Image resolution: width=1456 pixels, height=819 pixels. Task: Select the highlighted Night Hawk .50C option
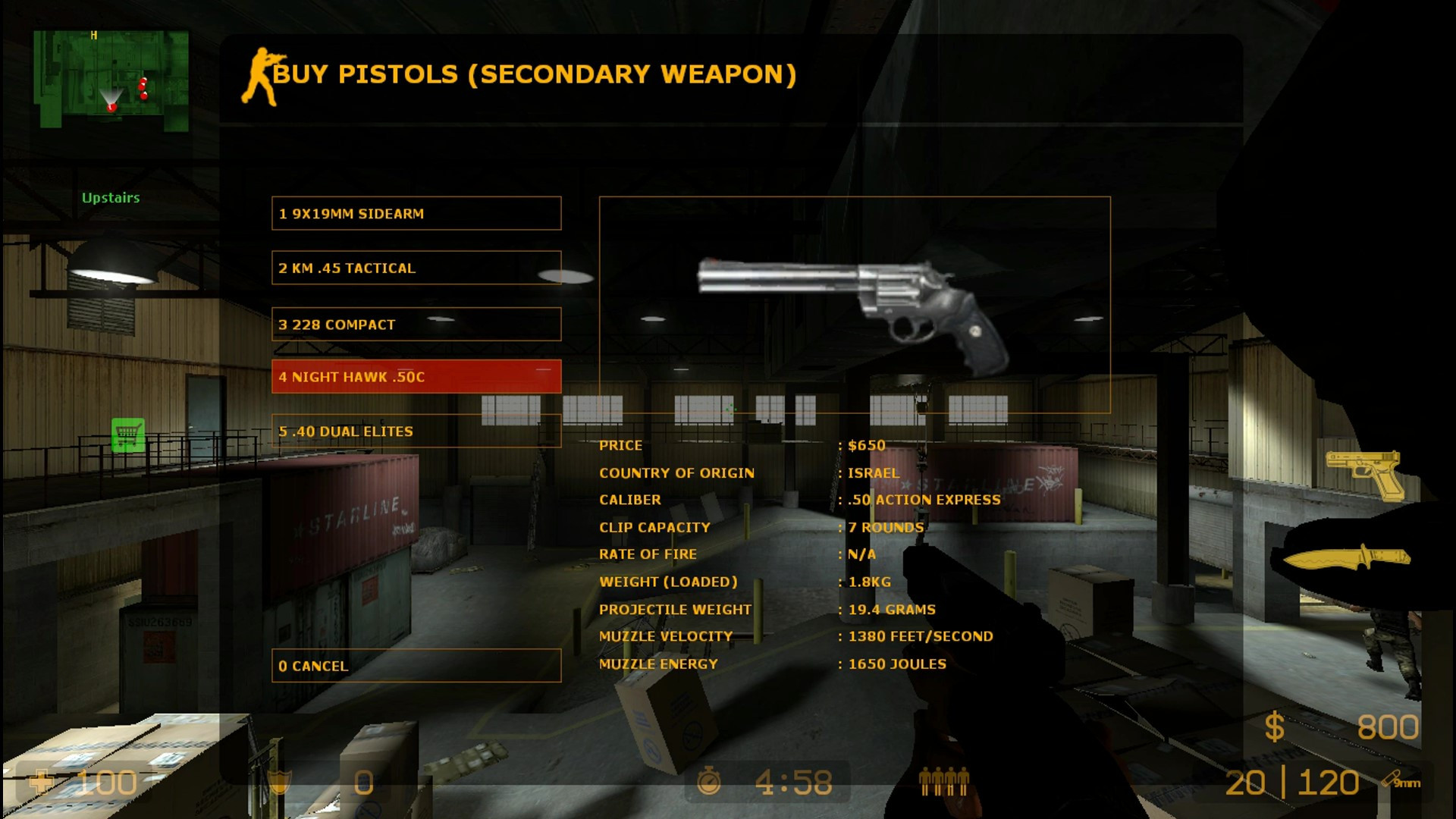416,375
